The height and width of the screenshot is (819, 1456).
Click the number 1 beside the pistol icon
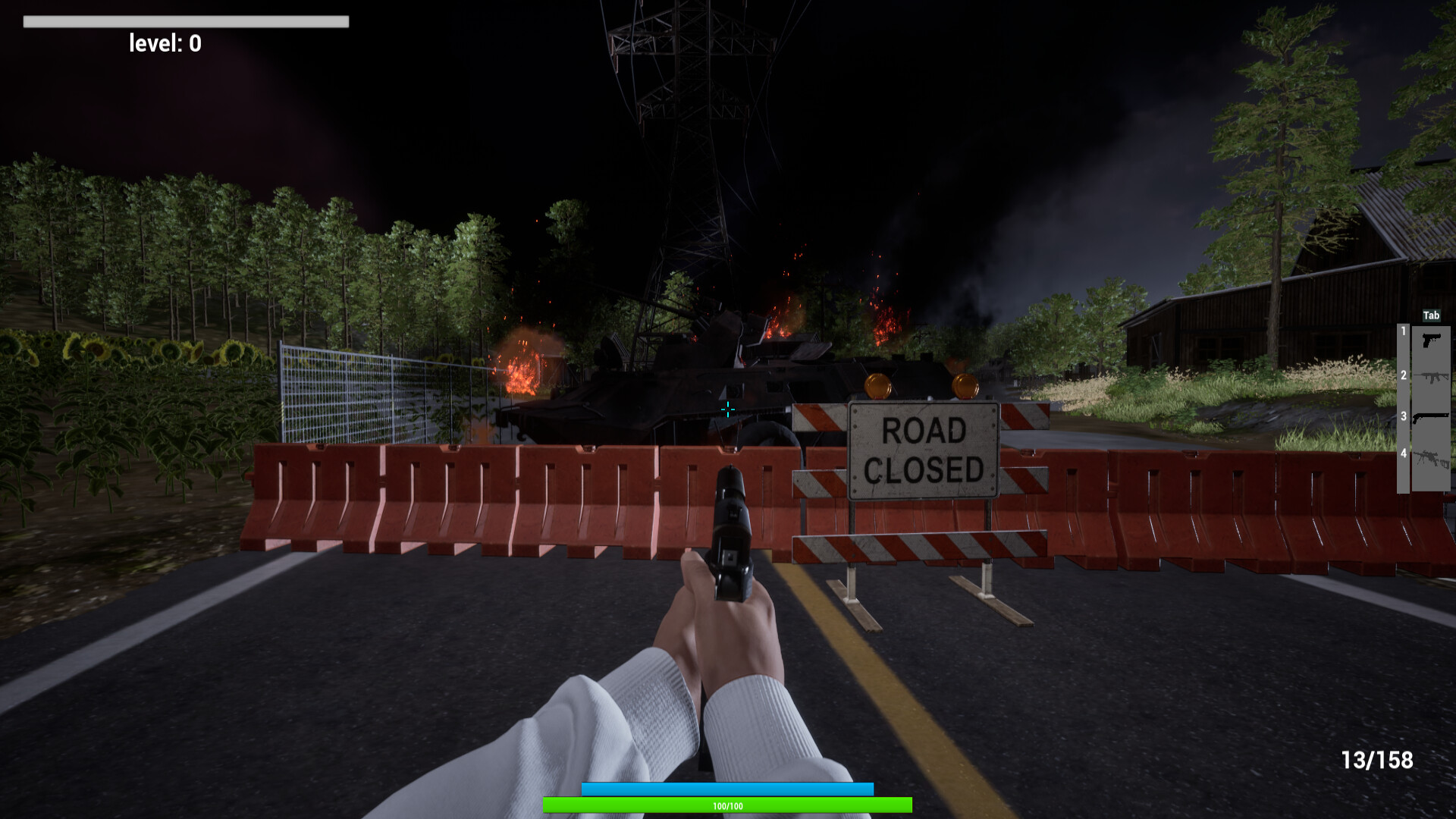click(1404, 331)
